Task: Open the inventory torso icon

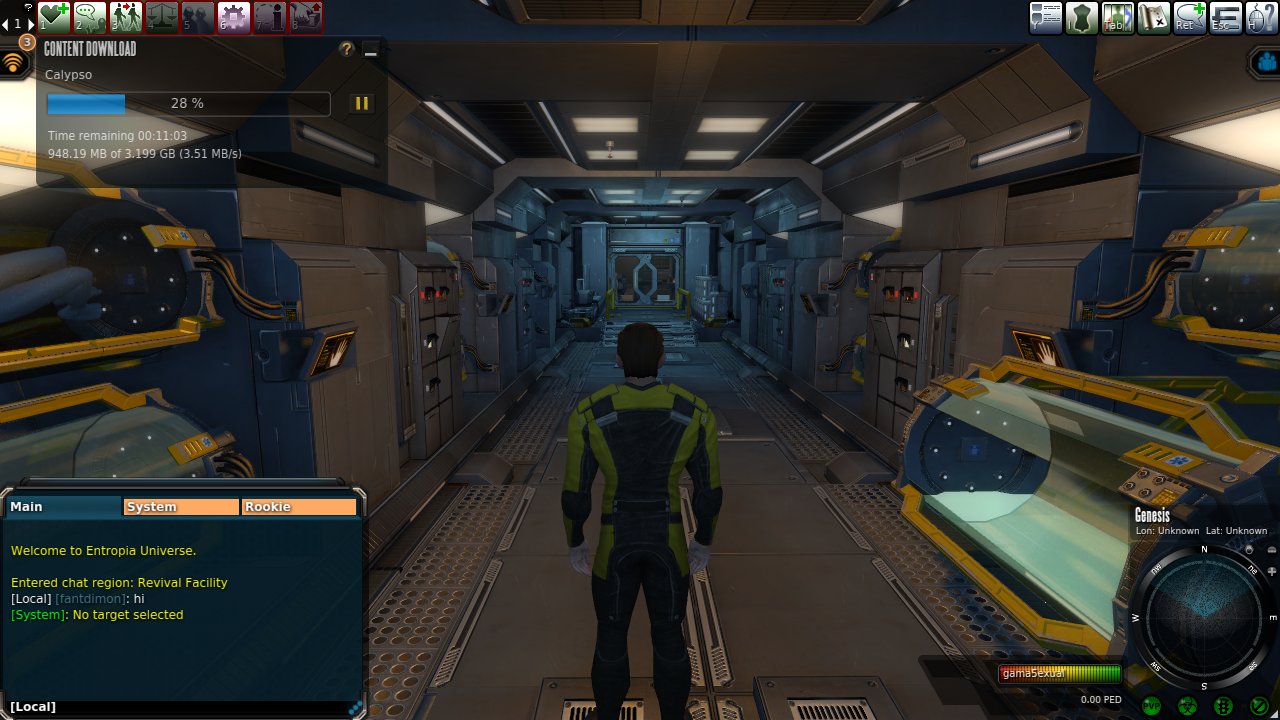Action: pos(1082,18)
